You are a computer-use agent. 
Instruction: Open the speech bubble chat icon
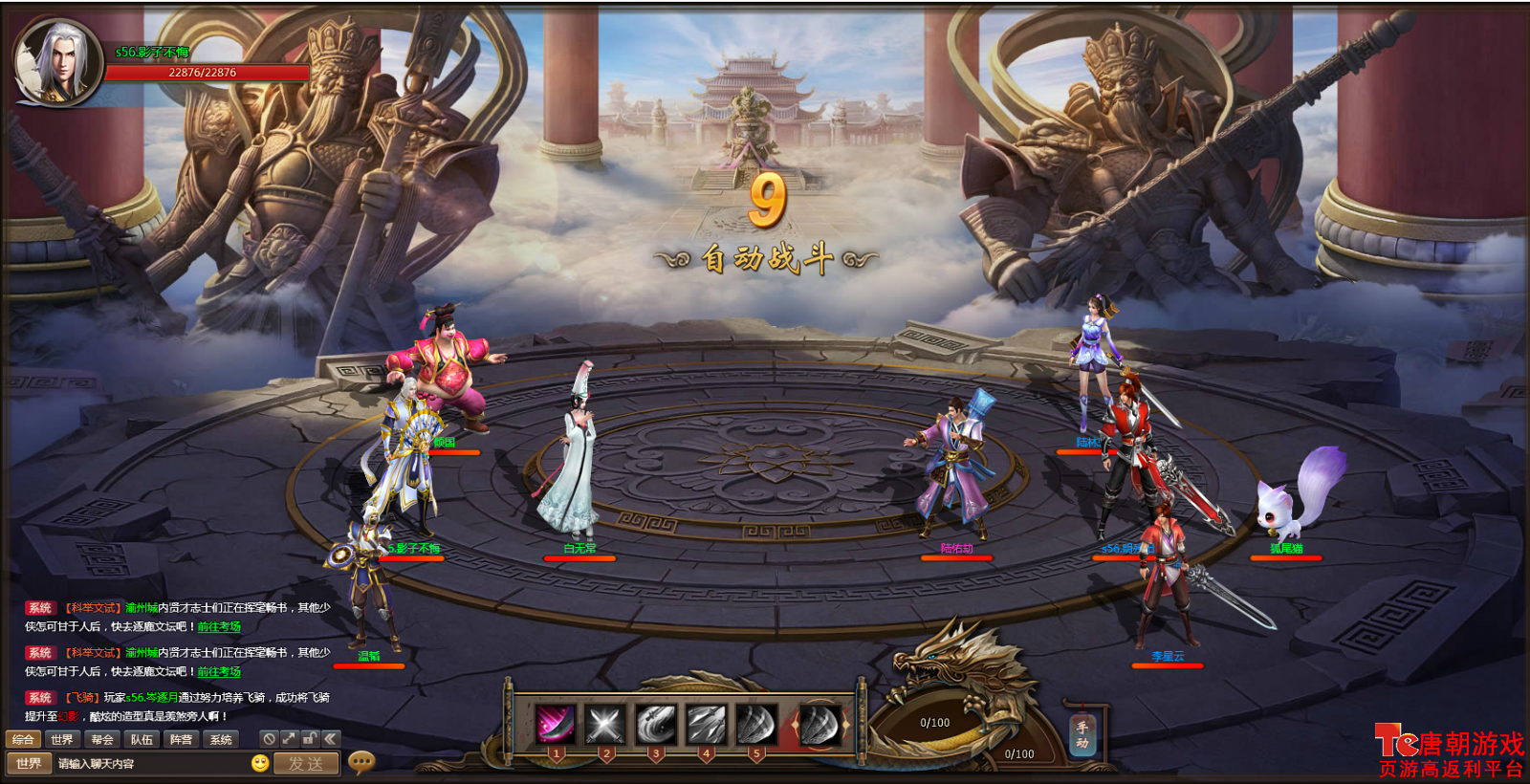pos(361,762)
